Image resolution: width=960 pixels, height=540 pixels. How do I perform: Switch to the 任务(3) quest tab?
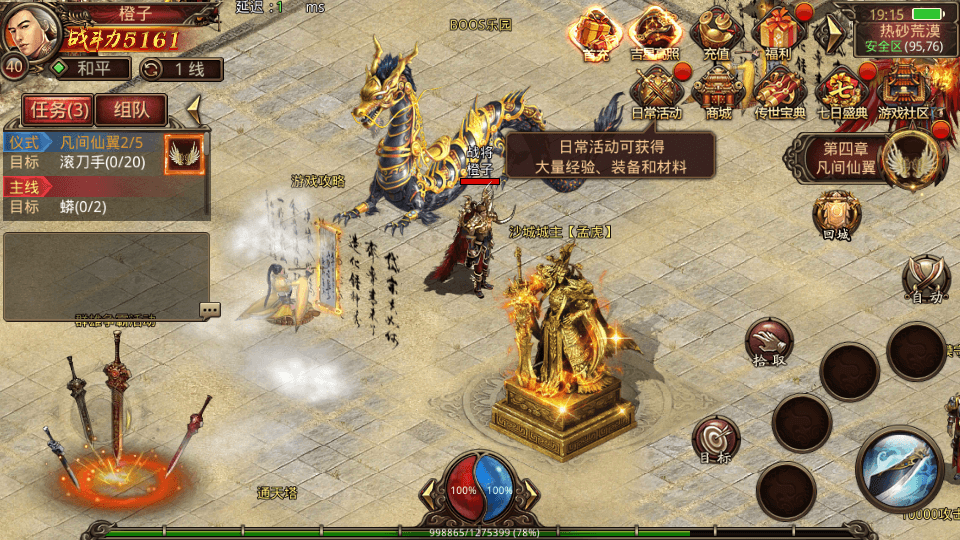[57, 111]
